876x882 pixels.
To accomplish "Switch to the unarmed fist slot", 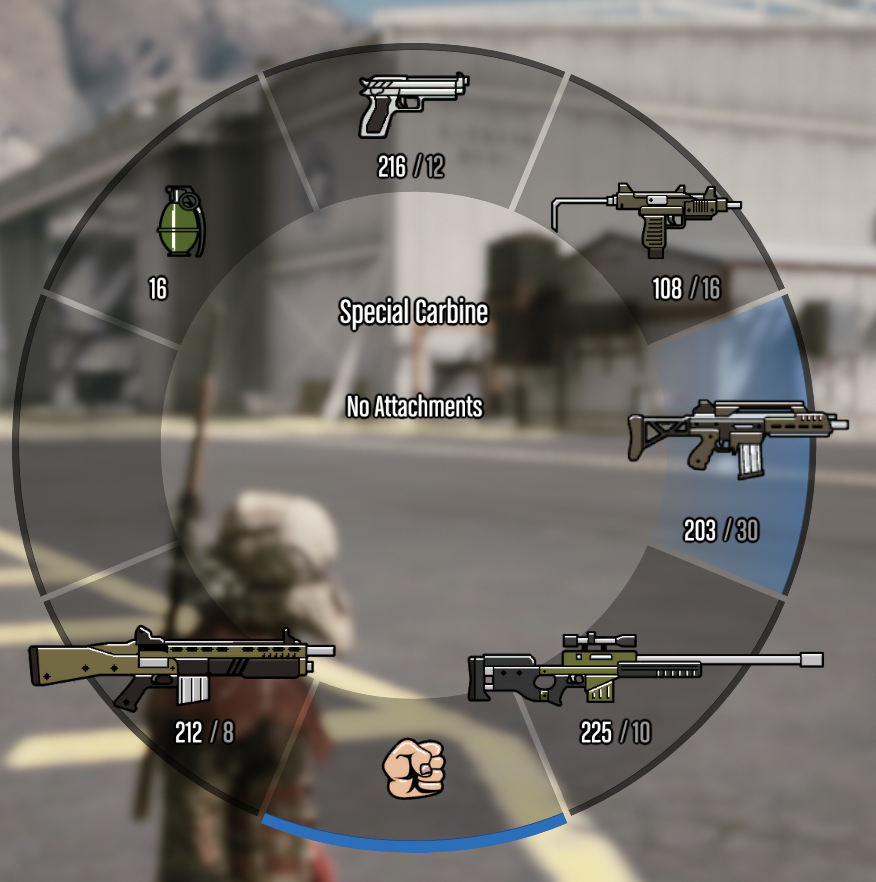I will point(414,768).
